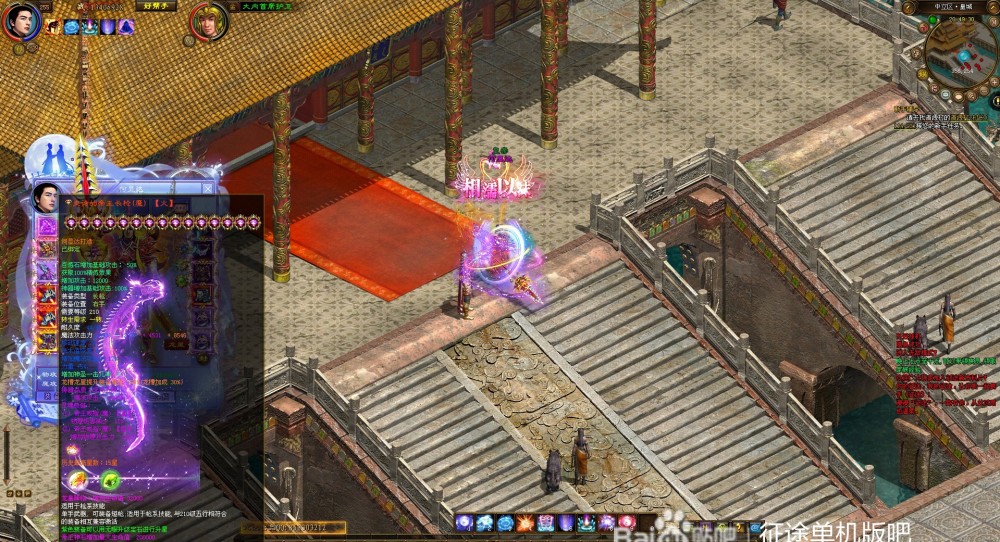Open the red quest tracker text

pos(945,380)
